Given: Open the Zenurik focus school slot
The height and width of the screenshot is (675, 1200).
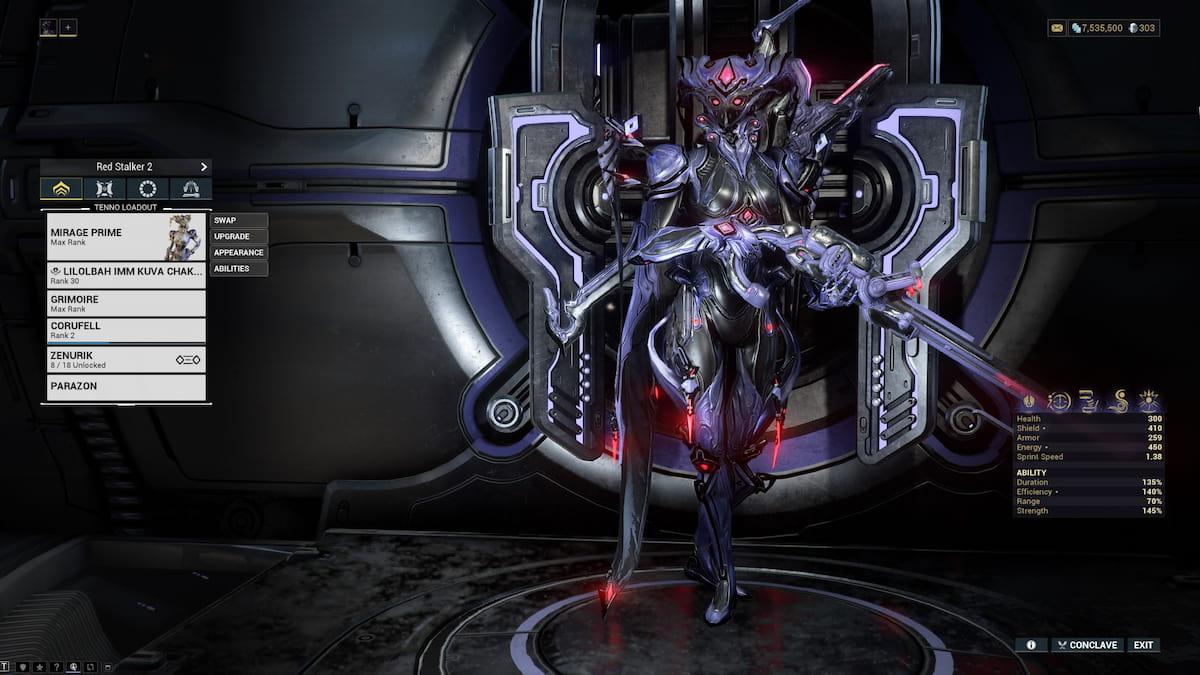Looking at the screenshot, I should tap(126, 359).
